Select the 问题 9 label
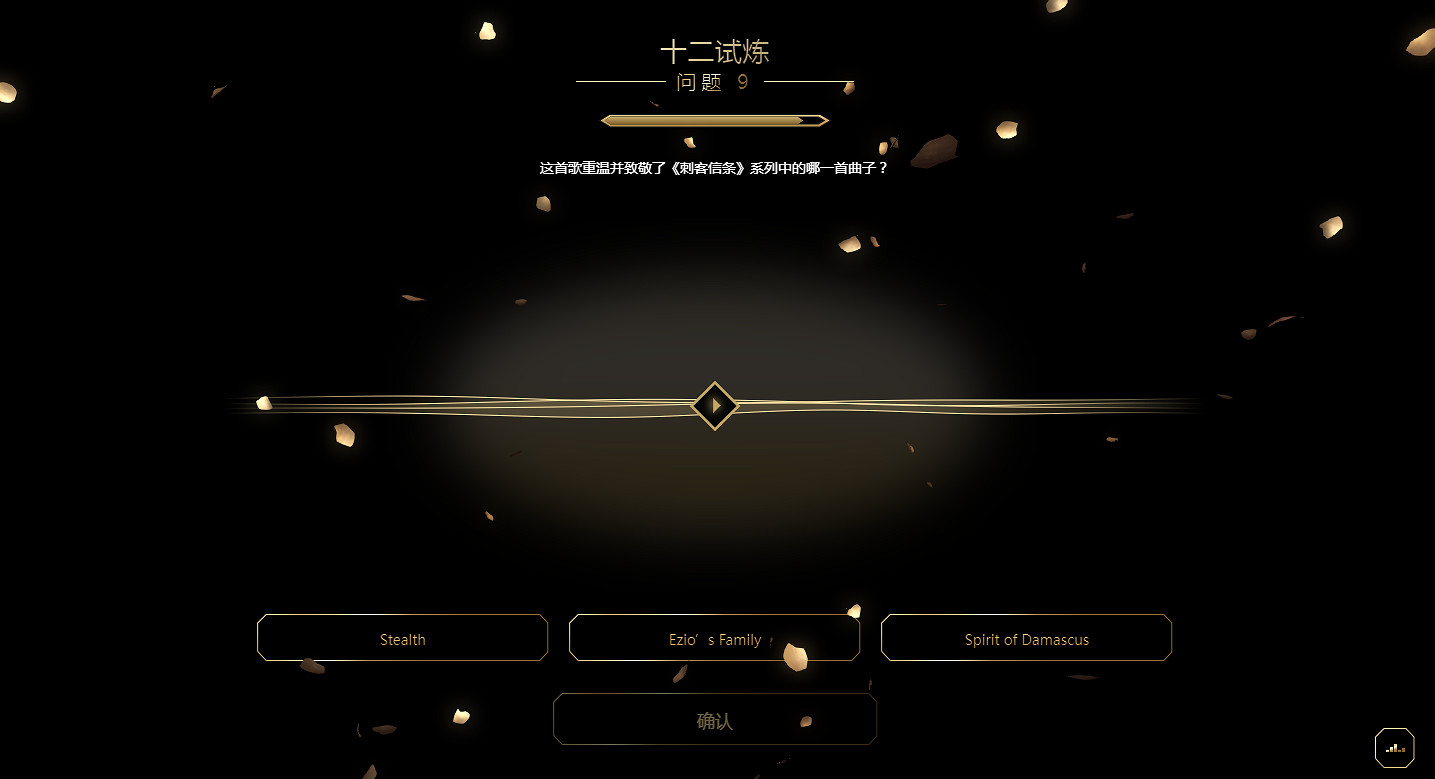This screenshot has width=1435, height=779. (x=714, y=83)
